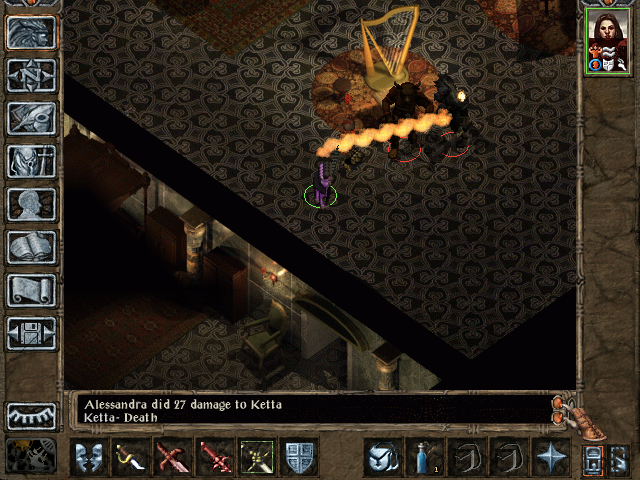Open the mage spellbook

[31, 247]
